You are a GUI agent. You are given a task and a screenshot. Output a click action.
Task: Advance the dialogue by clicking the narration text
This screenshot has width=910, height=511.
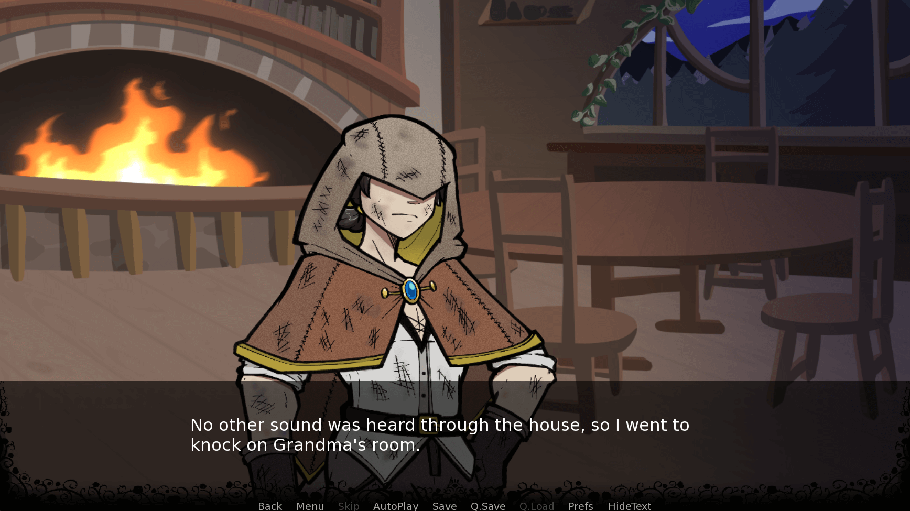click(x=440, y=435)
